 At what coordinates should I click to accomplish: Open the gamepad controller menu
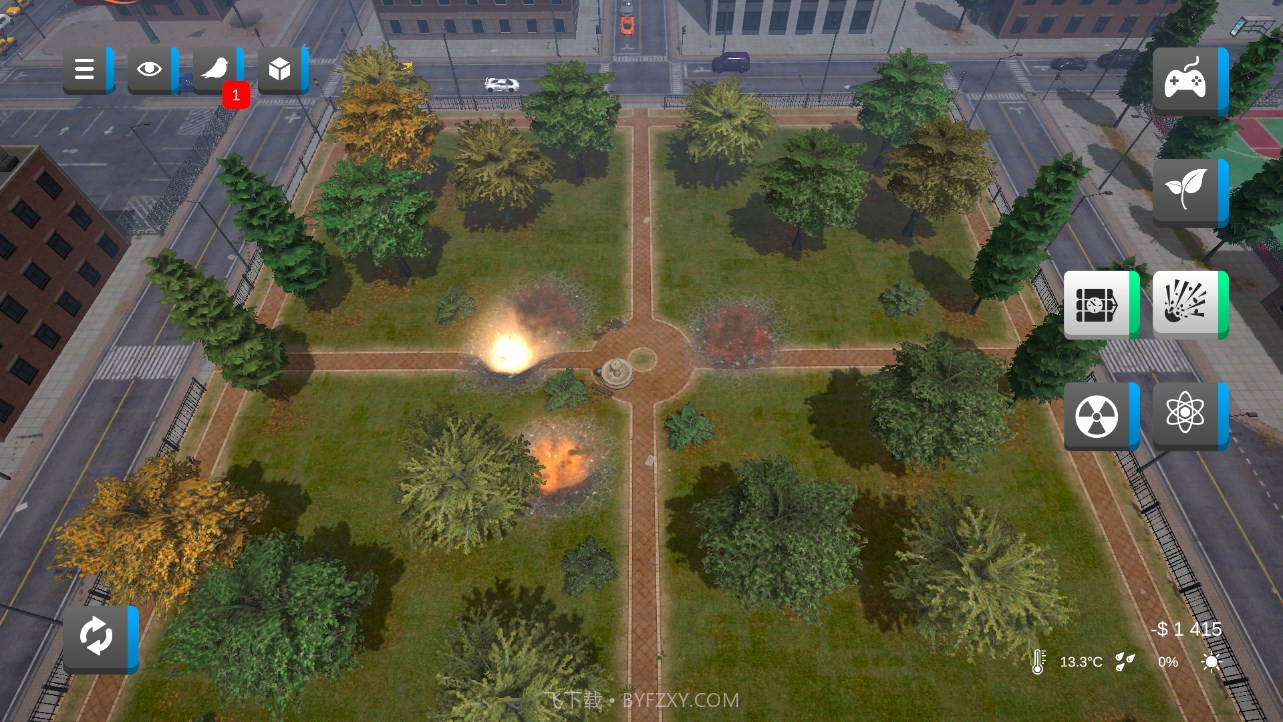pyautogui.click(x=1187, y=80)
